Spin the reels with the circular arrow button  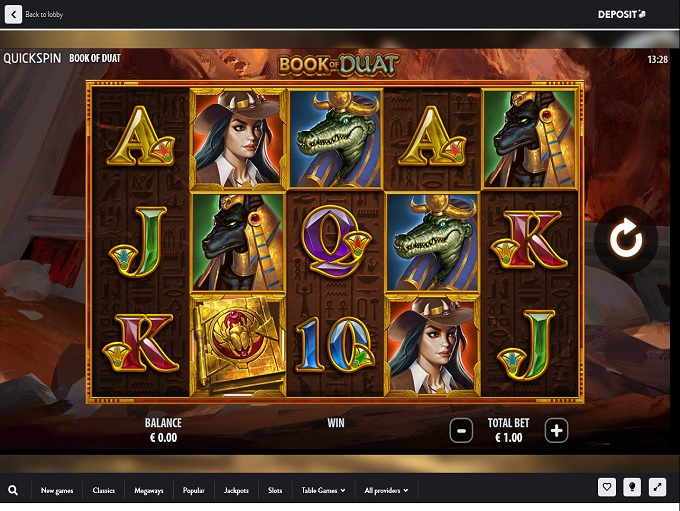pos(626,240)
